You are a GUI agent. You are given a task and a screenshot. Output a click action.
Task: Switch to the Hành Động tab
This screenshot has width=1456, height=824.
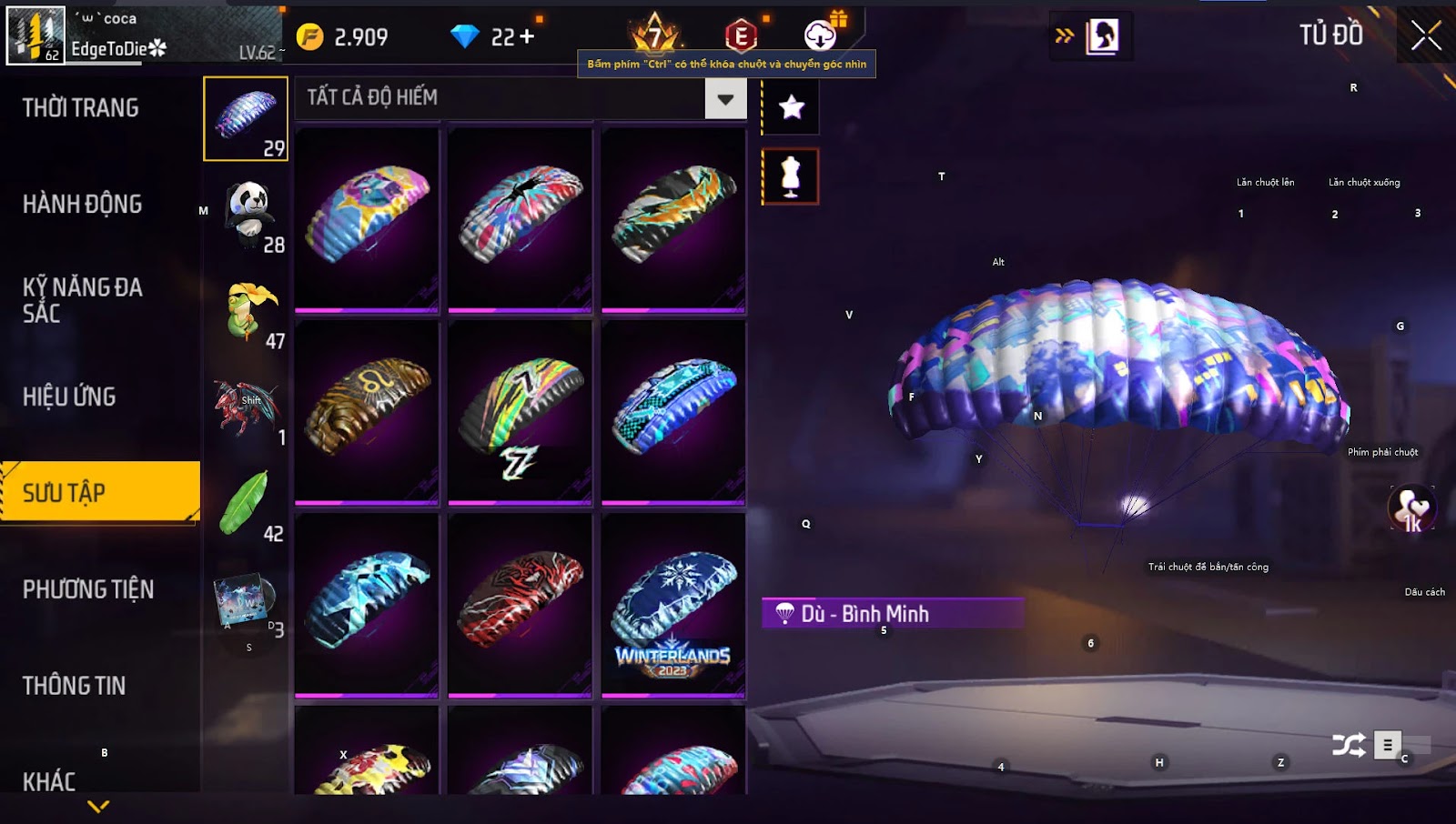83,204
